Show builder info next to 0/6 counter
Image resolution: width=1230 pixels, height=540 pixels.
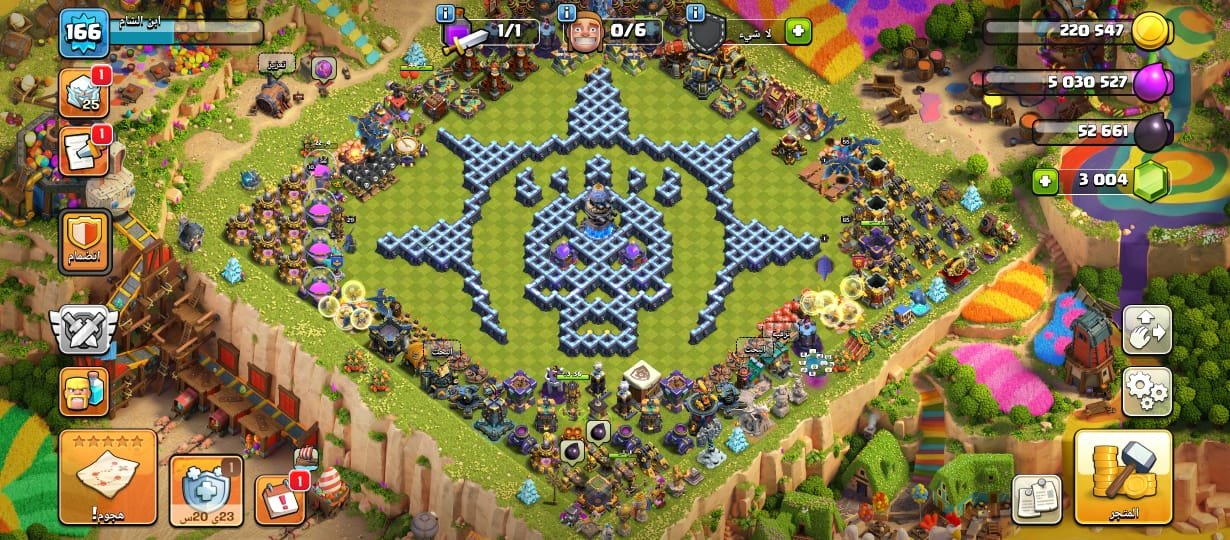[568, 14]
